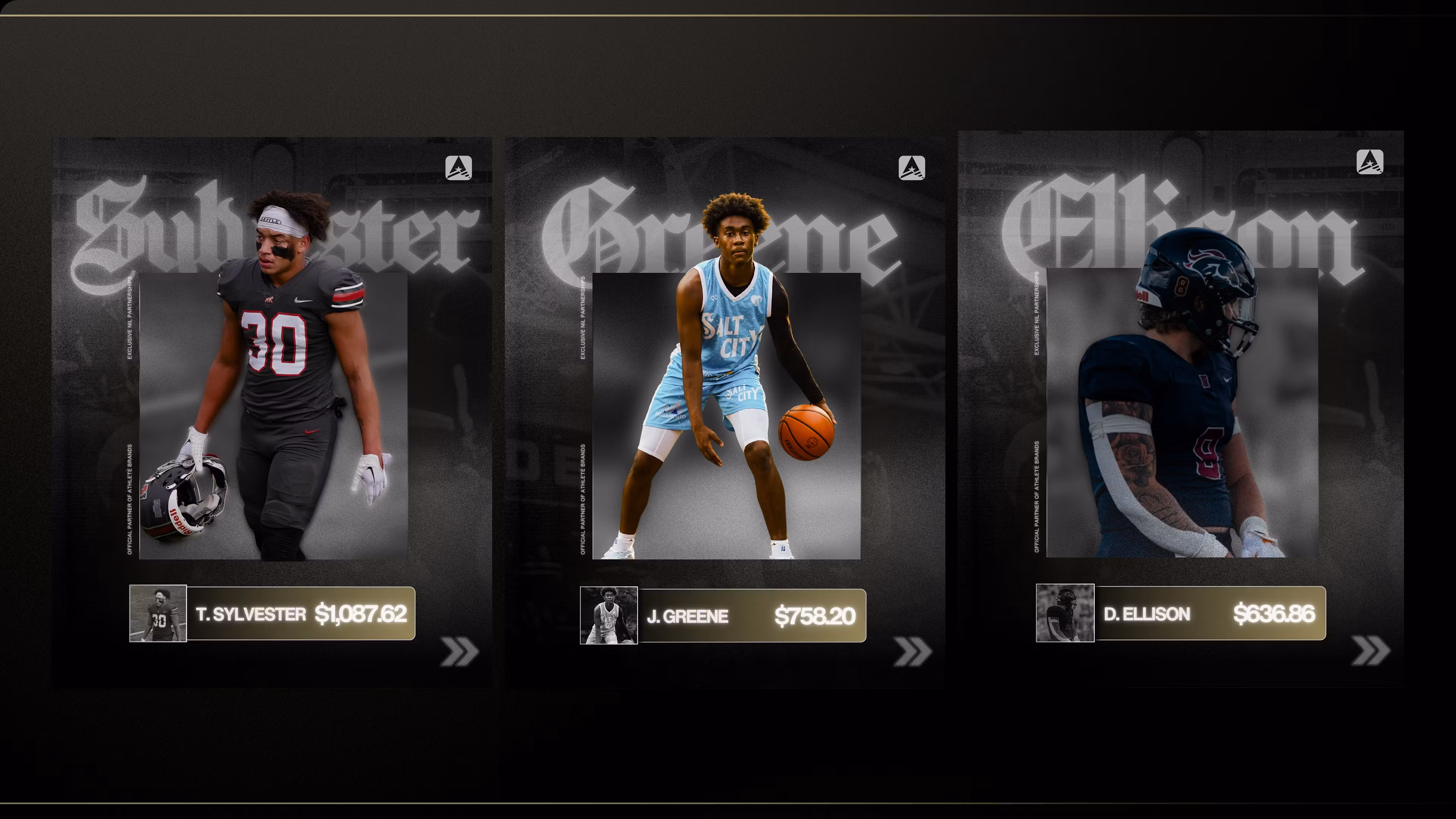
Task: Select the J. Greene name and earnings bar
Action: point(752,616)
